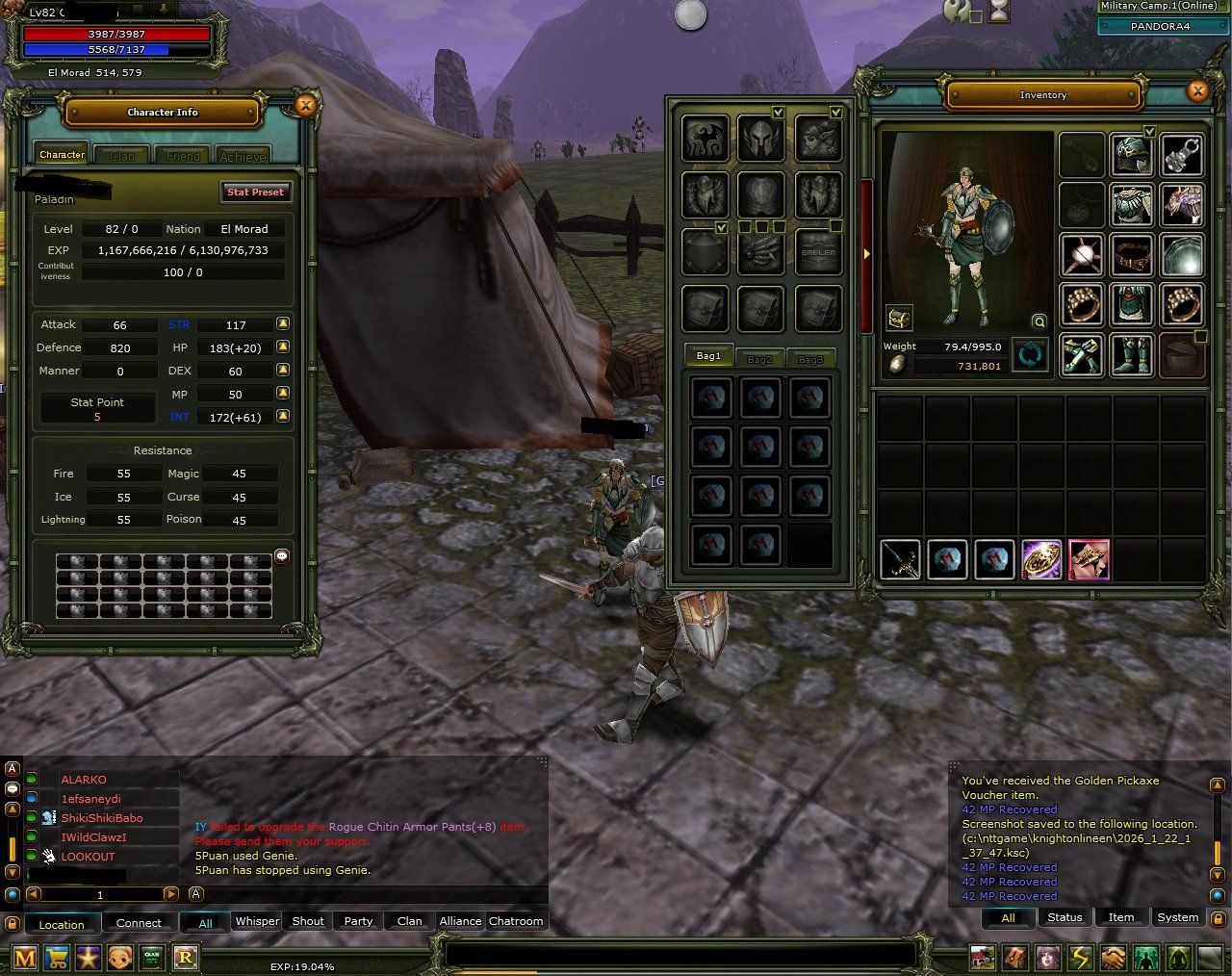Click the treasure chest icon beside character preview
Screen dimensions: 1232x976
click(x=899, y=320)
